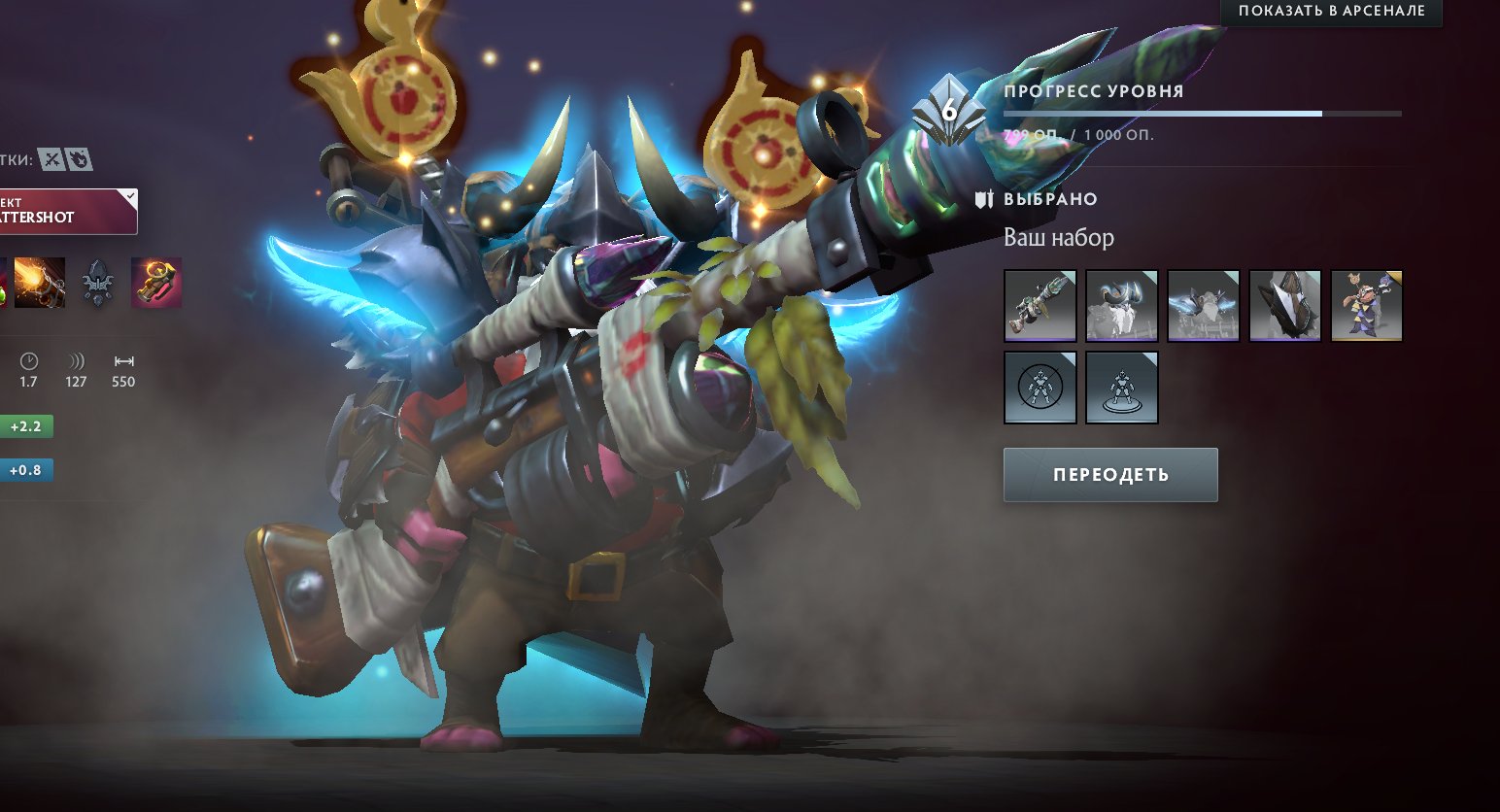Click the ПОКАЗАТЬ В АРСЕНАЛЕ button
The image size is (1500, 812).
click(1331, 12)
